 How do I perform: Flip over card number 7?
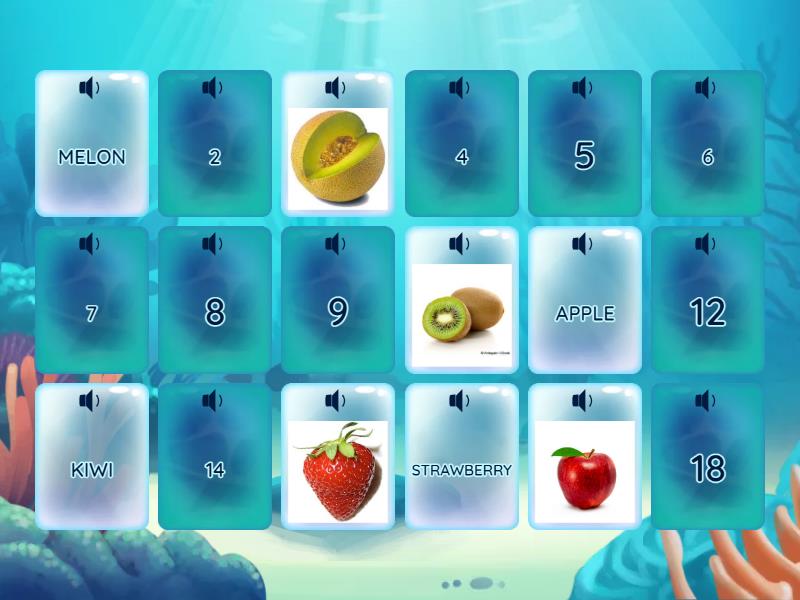pyautogui.click(x=92, y=313)
